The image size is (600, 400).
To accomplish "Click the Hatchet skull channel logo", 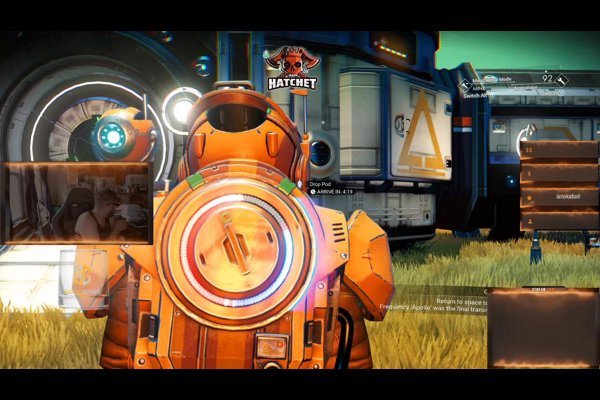I will pos(292,68).
